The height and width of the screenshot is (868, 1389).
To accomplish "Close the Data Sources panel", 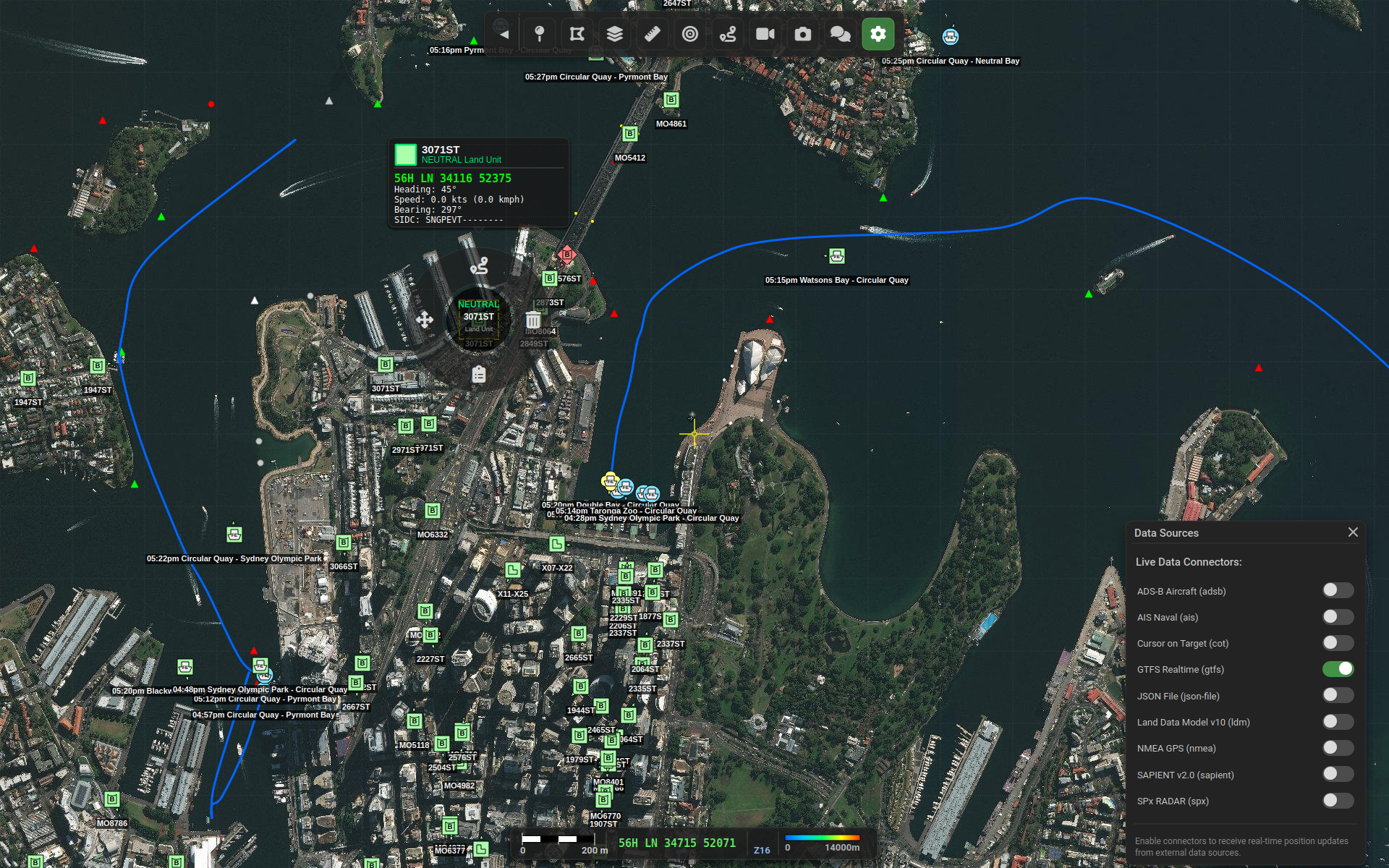I will [1353, 532].
